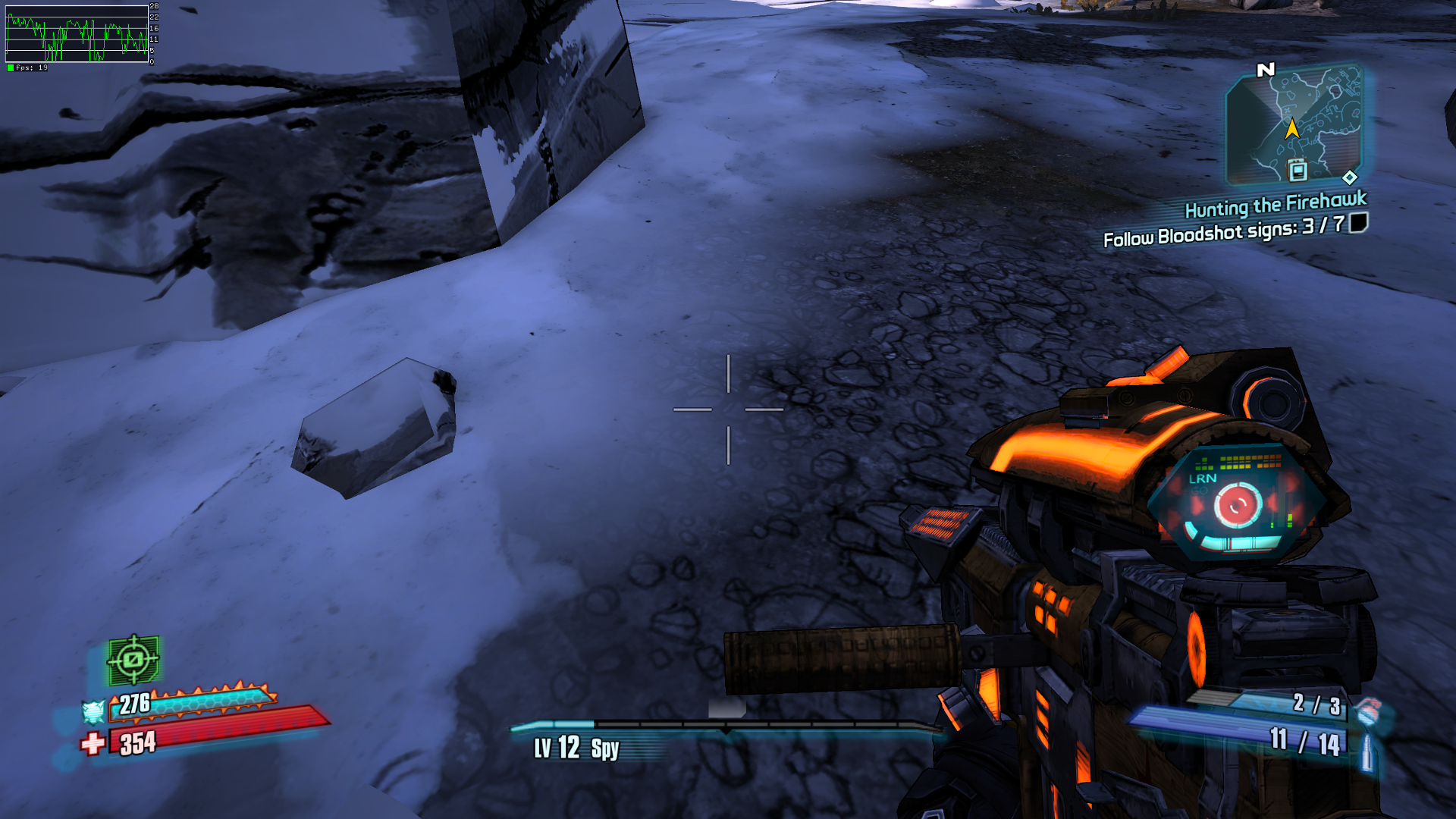This screenshot has width=1456, height=819.
Task: Click the waypoint diamond on the minimap
Action: [x=1350, y=177]
